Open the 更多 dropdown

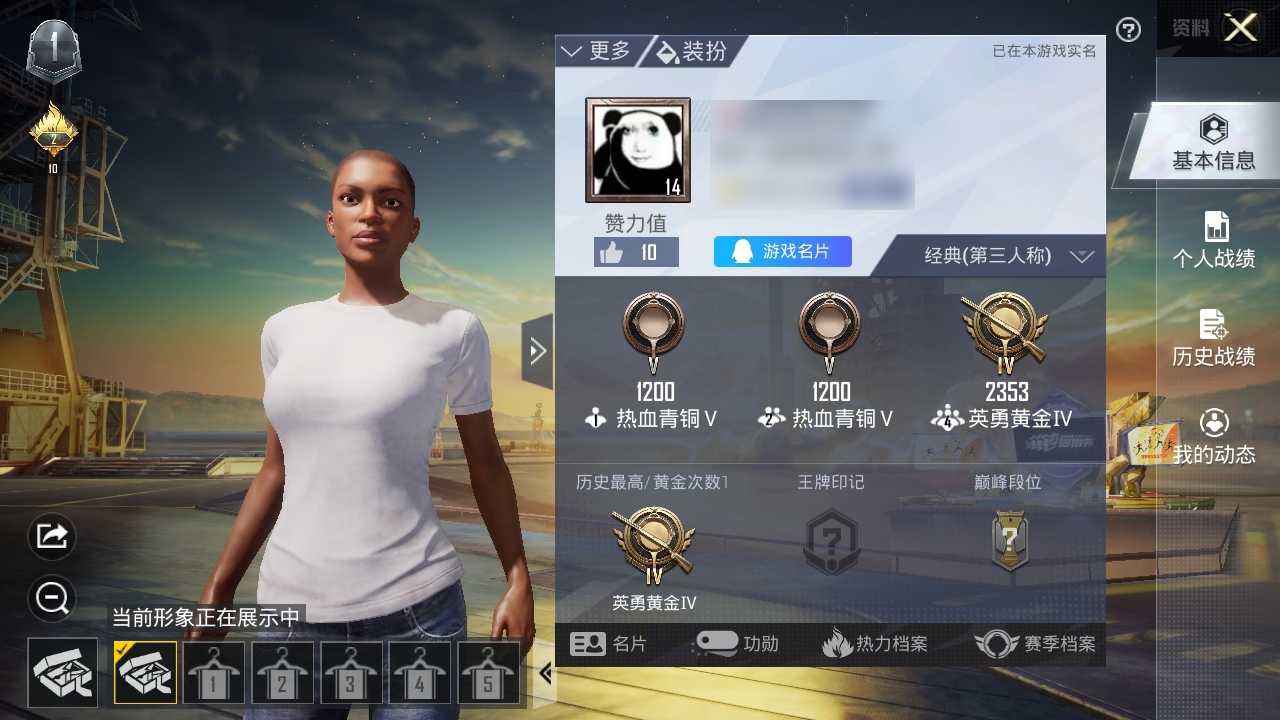[597, 51]
